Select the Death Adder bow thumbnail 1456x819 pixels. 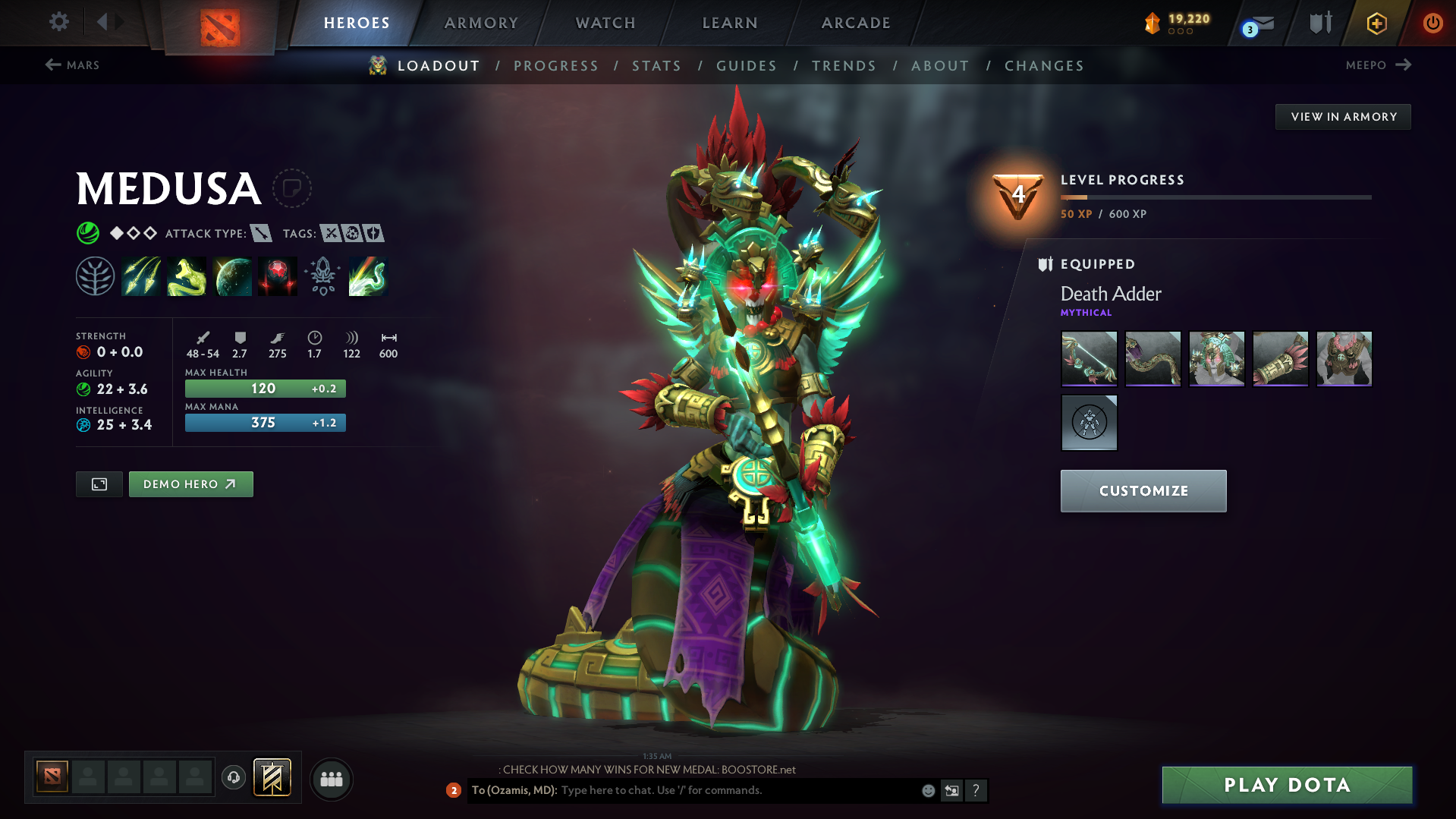point(1089,358)
